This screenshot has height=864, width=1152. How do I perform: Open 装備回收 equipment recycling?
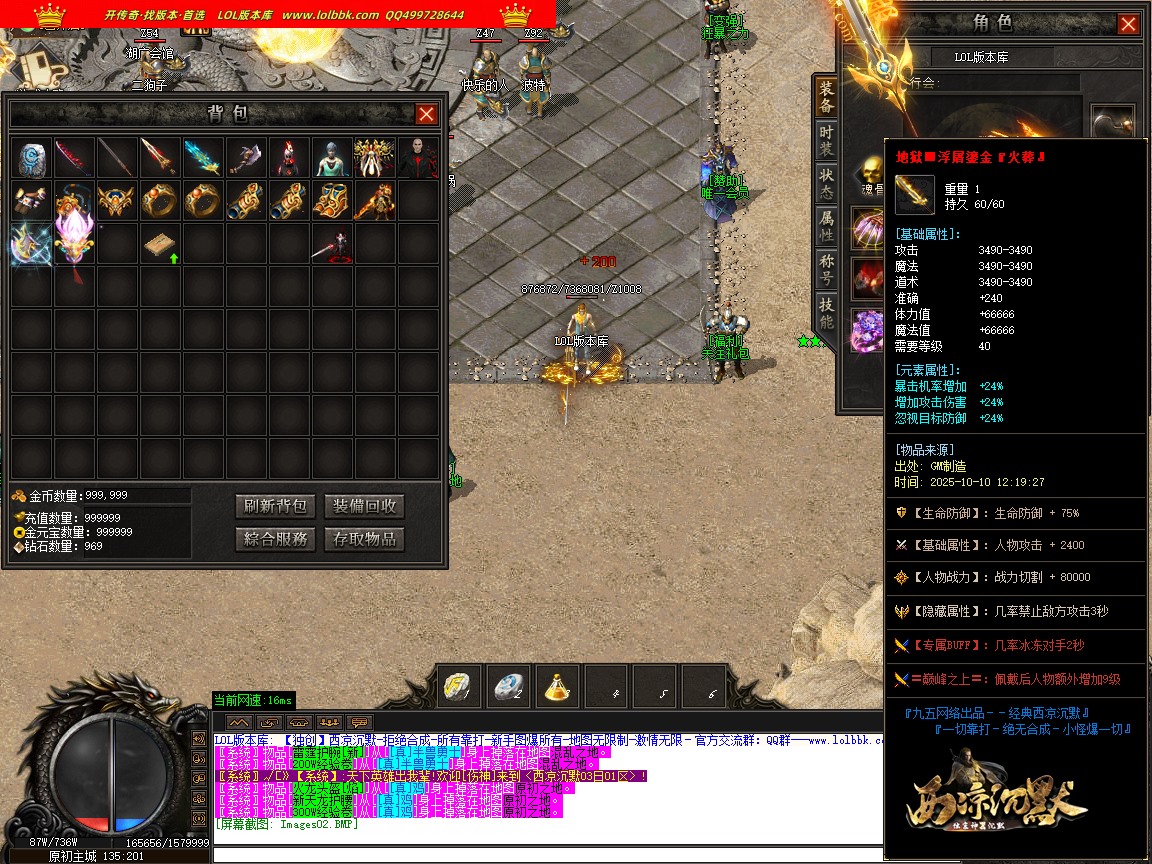tap(364, 506)
